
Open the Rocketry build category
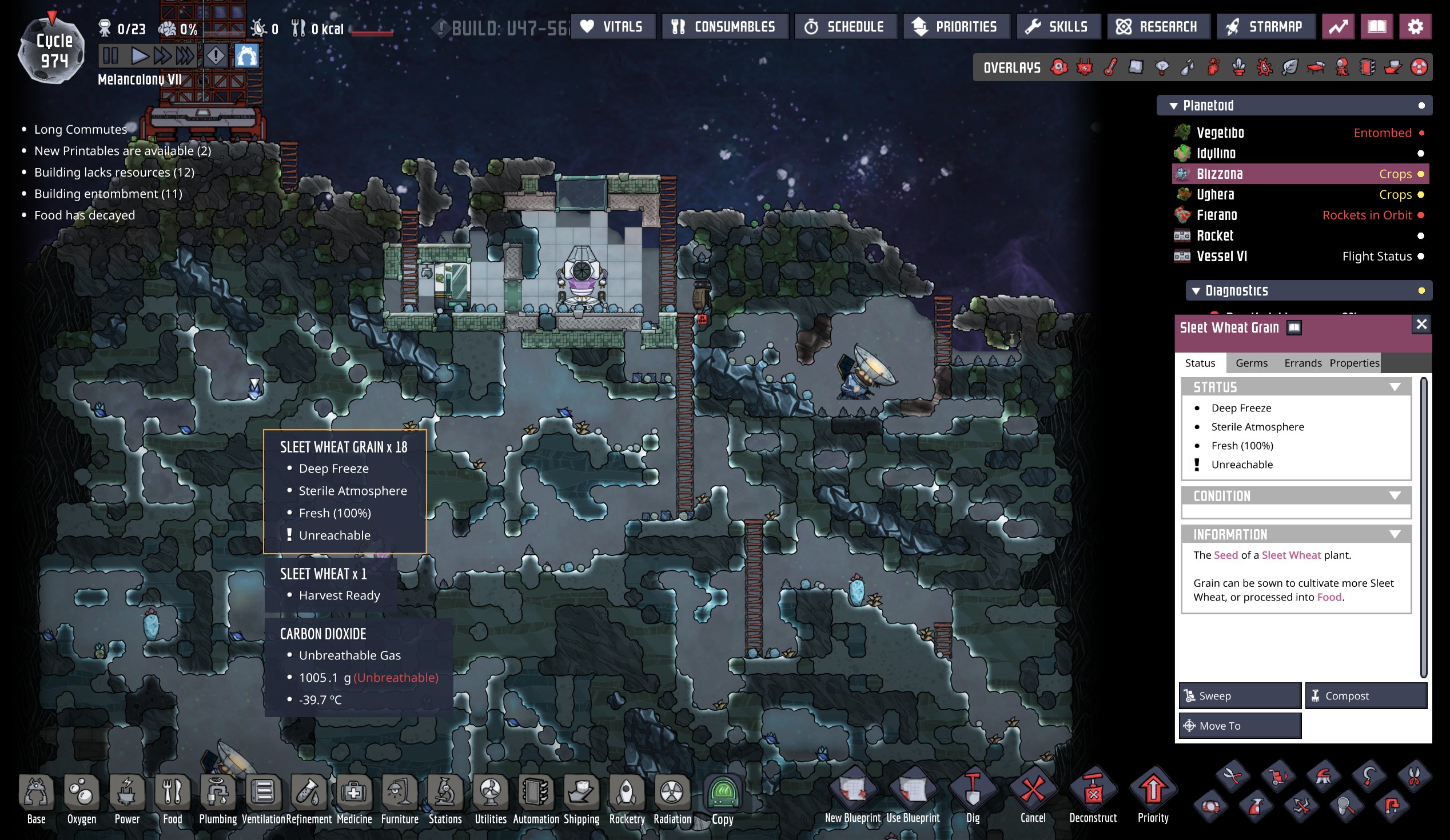(627, 798)
